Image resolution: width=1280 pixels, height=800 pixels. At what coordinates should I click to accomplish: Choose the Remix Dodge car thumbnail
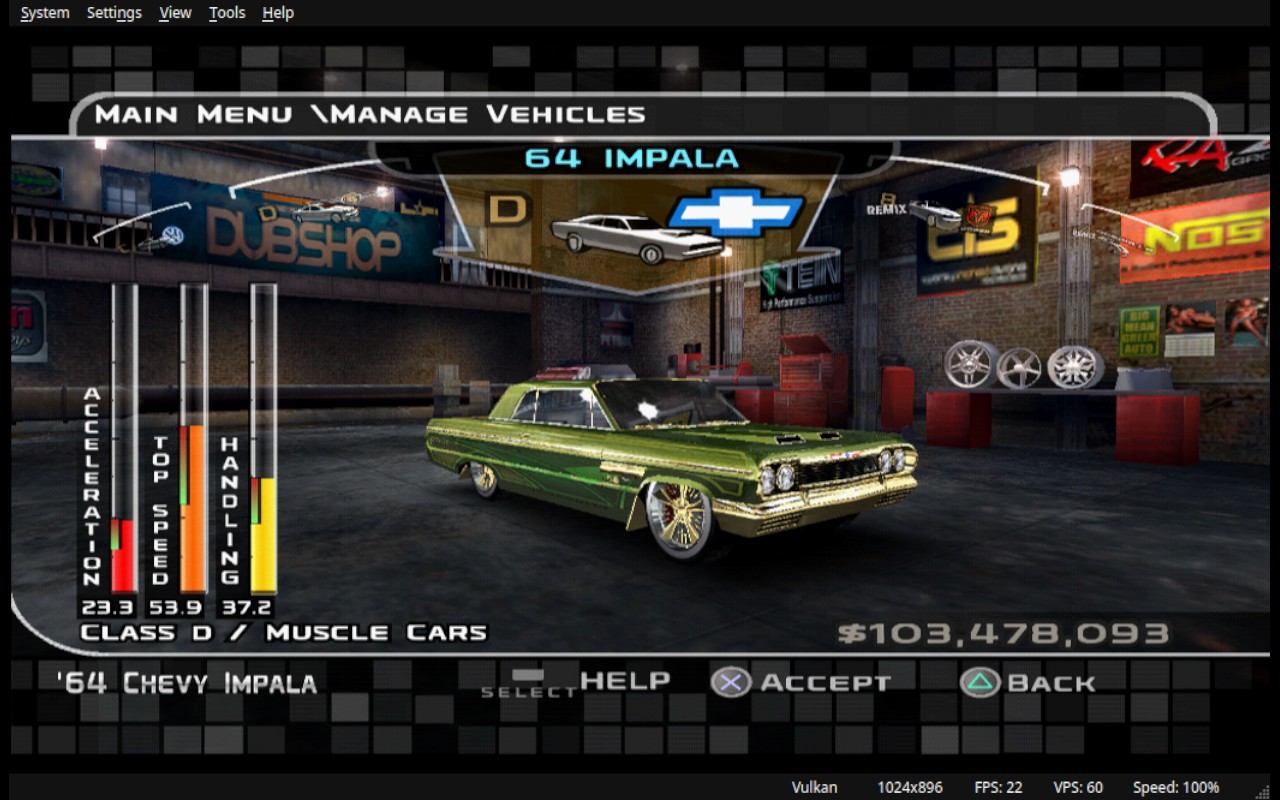coord(935,213)
